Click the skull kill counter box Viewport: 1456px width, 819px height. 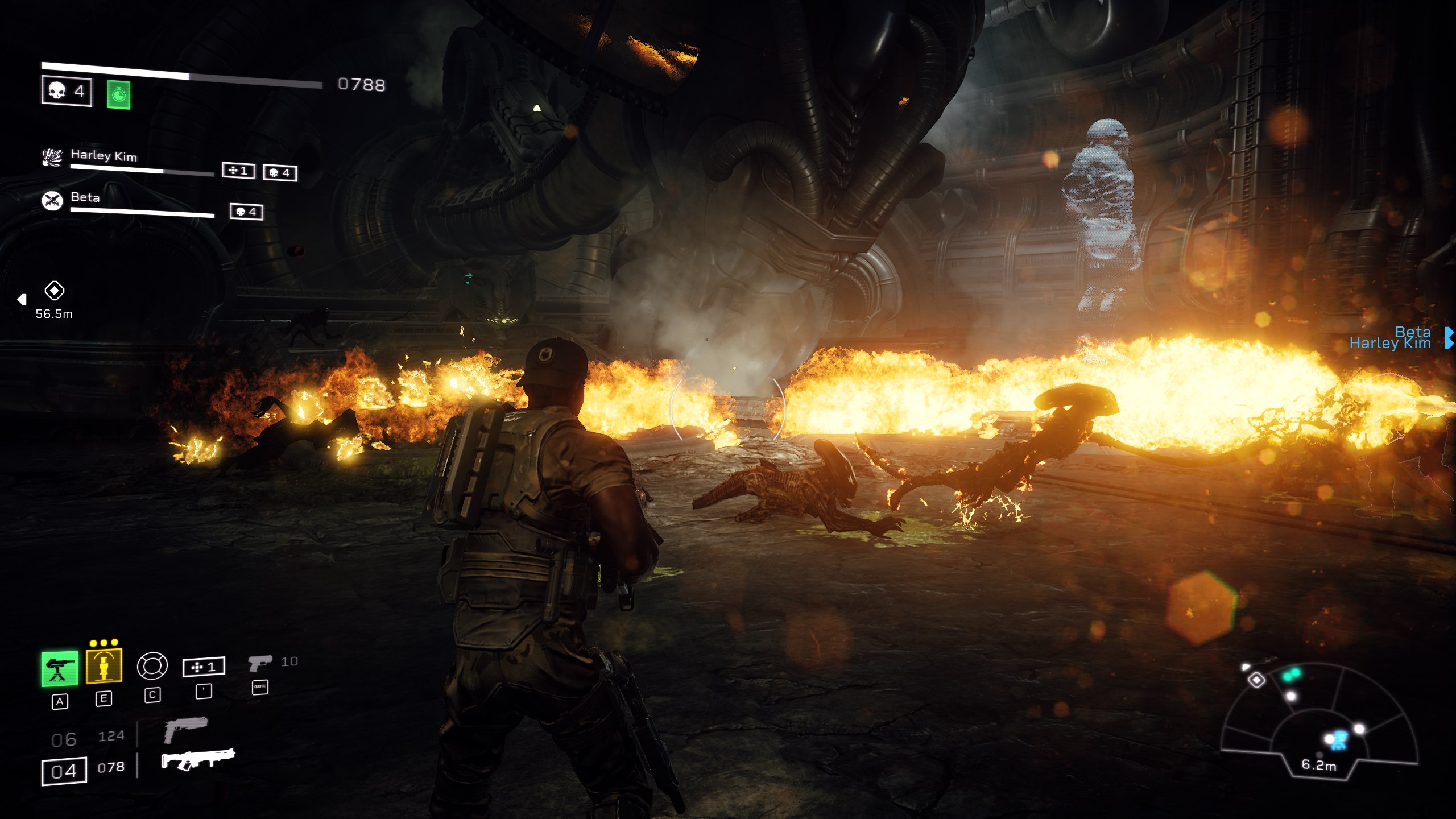click(67, 91)
